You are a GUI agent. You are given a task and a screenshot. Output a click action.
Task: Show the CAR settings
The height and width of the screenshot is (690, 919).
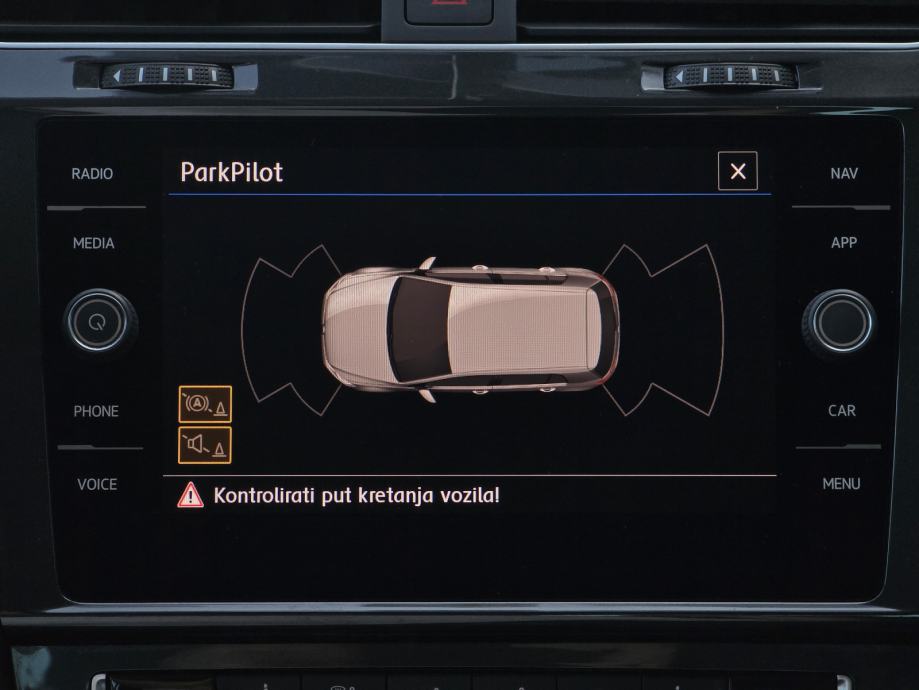(x=841, y=411)
